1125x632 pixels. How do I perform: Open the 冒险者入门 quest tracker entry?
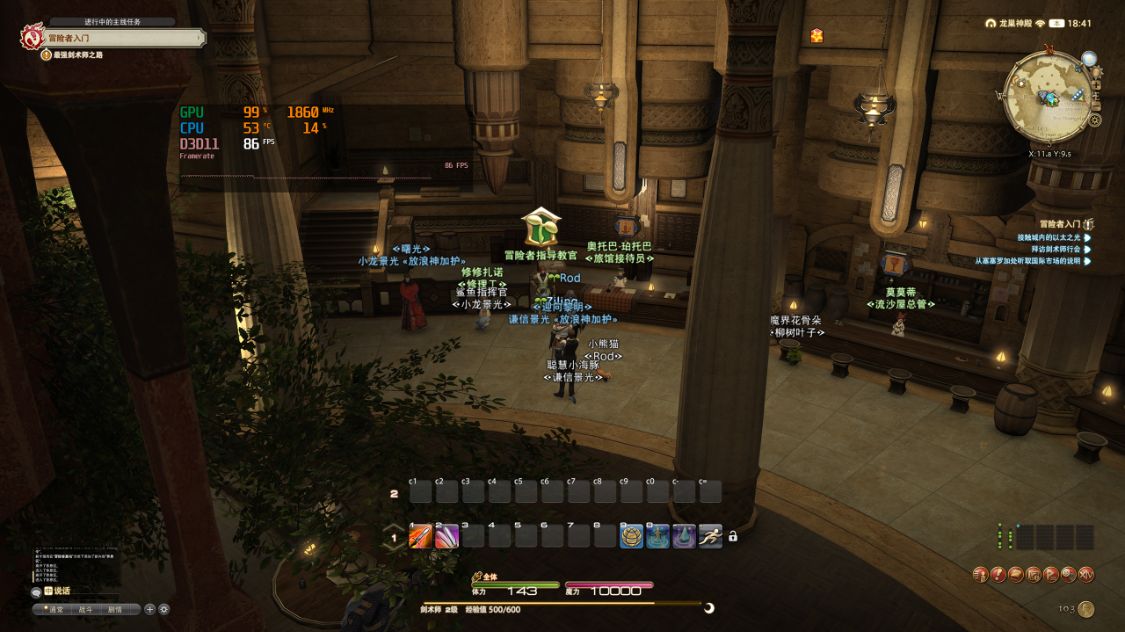point(1060,224)
